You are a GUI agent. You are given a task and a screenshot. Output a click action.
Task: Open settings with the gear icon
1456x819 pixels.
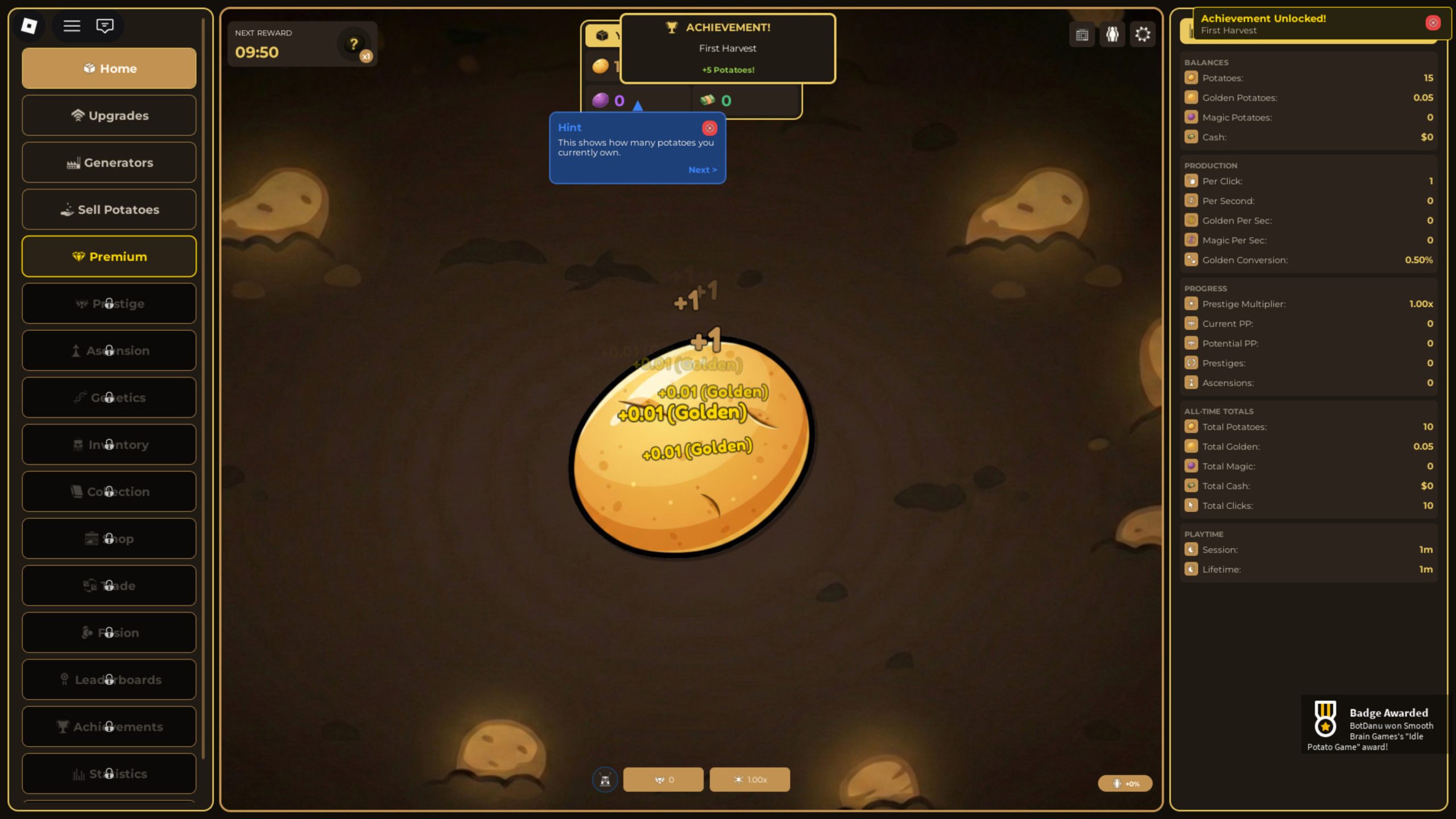[1143, 35]
